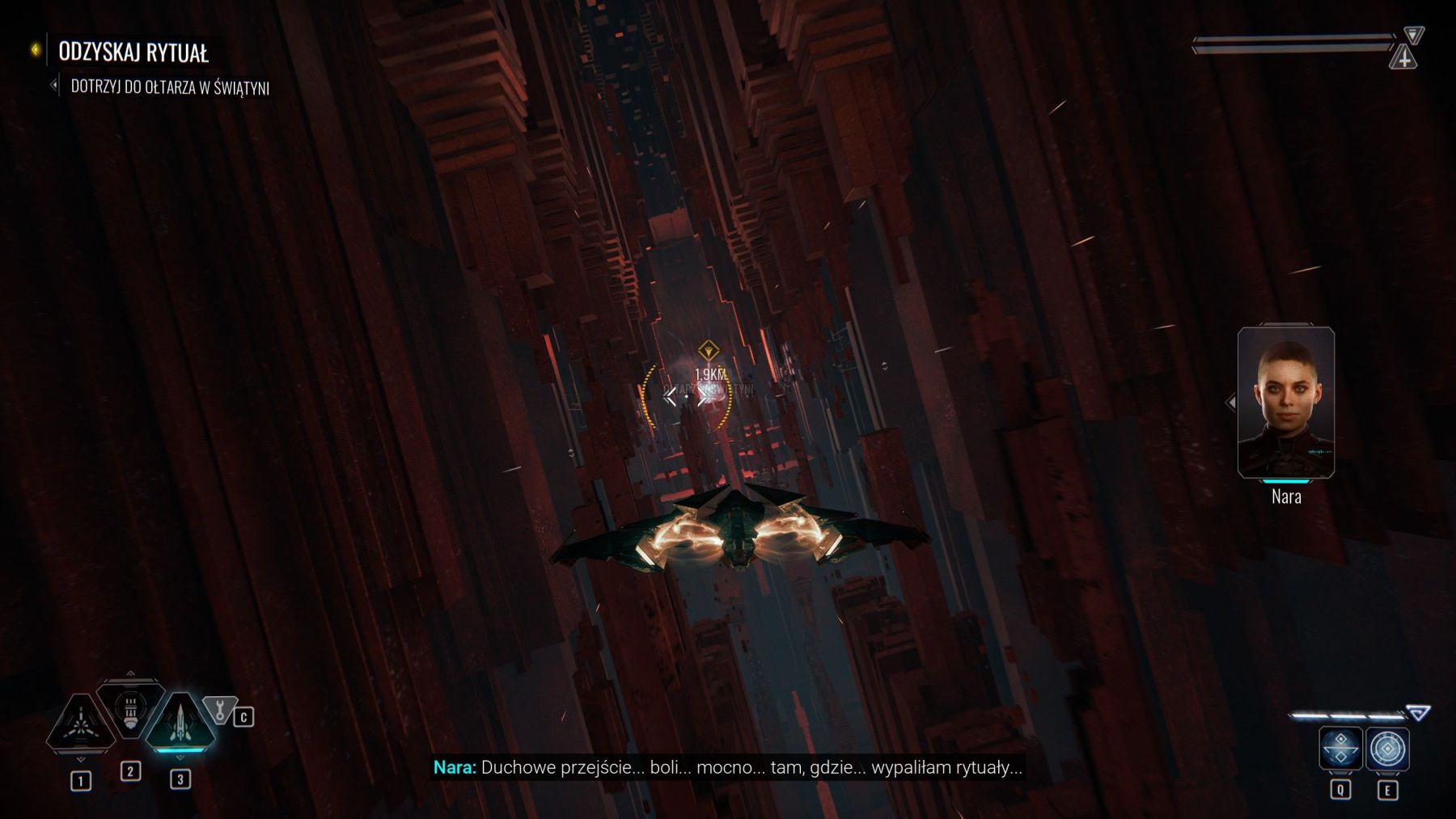1456x819 pixels.
Task: Click Nara's character portrait
Action: point(1285,402)
